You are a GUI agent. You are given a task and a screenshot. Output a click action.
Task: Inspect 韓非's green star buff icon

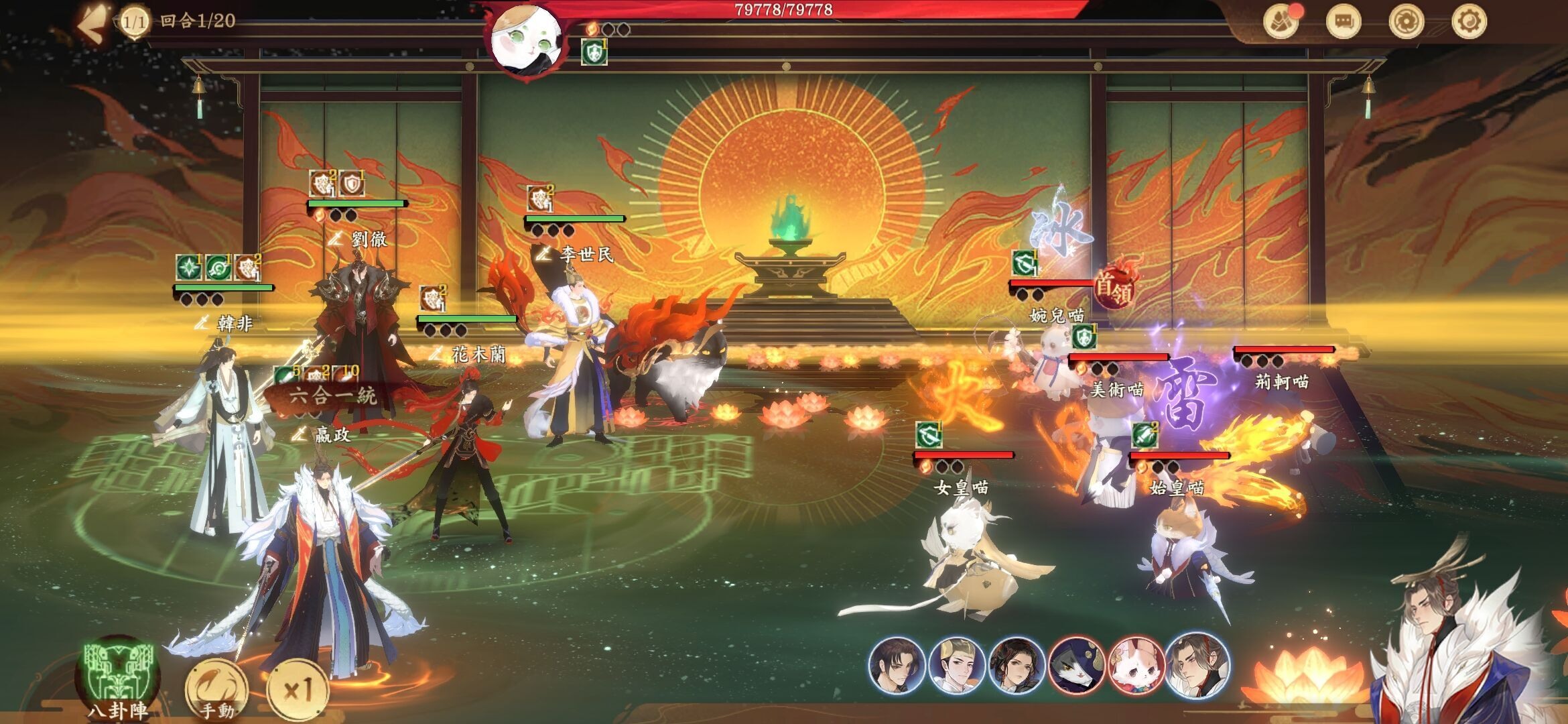coord(189,268)
